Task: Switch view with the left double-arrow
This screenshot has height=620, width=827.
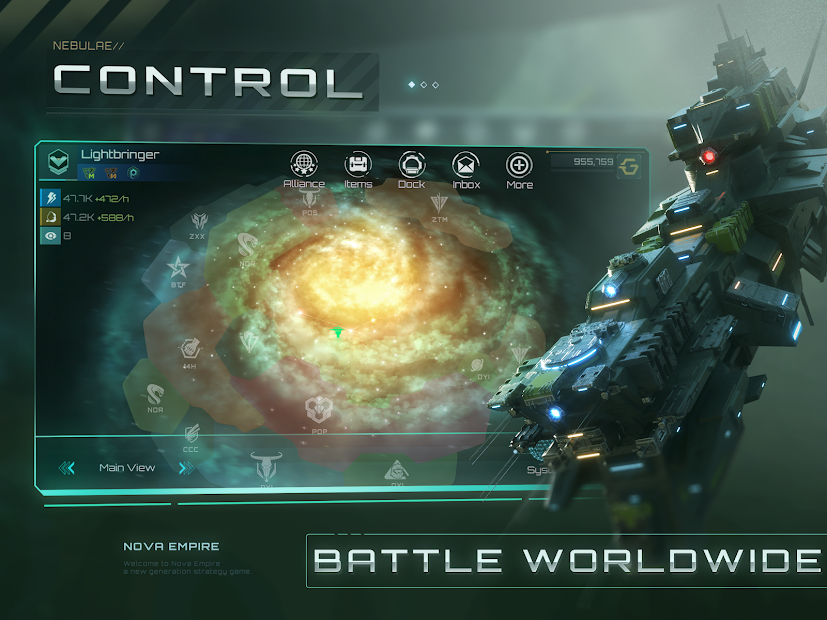Action: [x=67, y=468]
